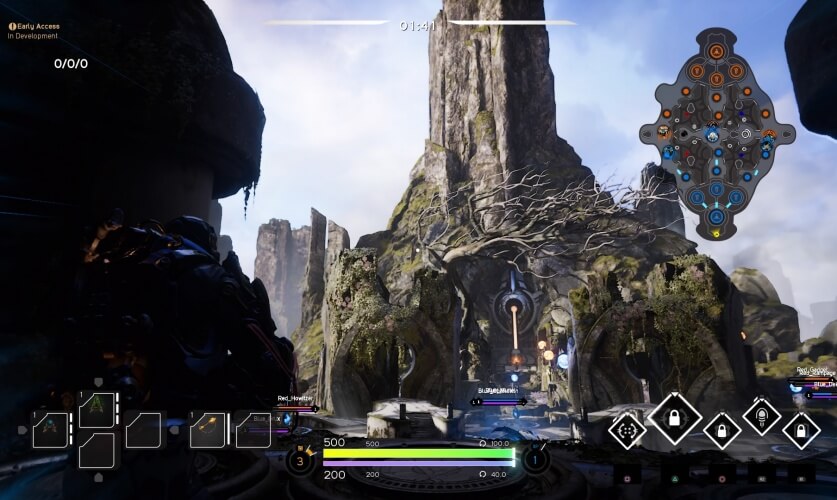Image resolution: width=837 pixels, height=500 pixels.
Task: Choose the green-icon card in the raised slot
Action: (x=97, y=409)
